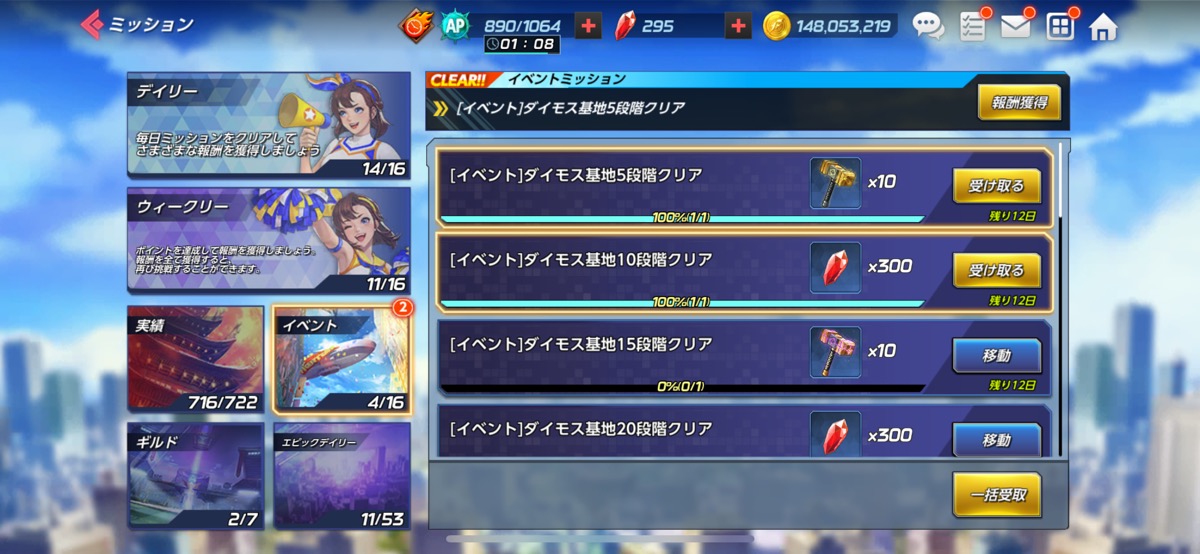The height and width of the screenshot is (554, 1200).
Task: Receive the ダイモス基地10段階 ruby reward
Action: (996, 270)
